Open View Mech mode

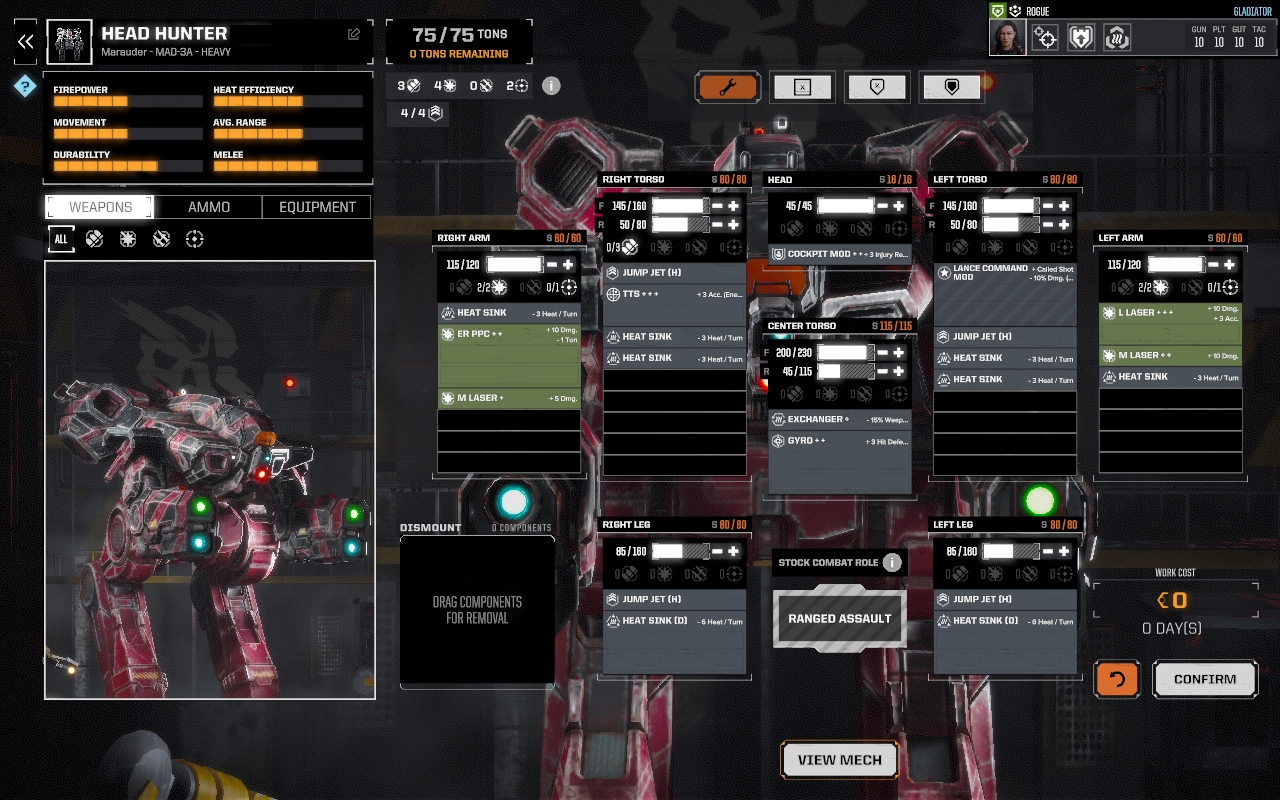[839, 760]
